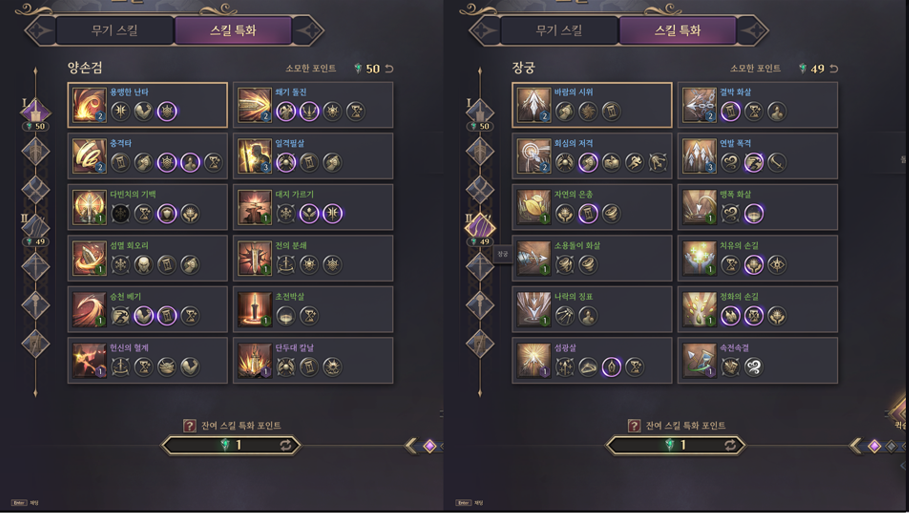Select the 단두대 칼날 skill icon
This screenshot has width=909, height=513.
255,360
